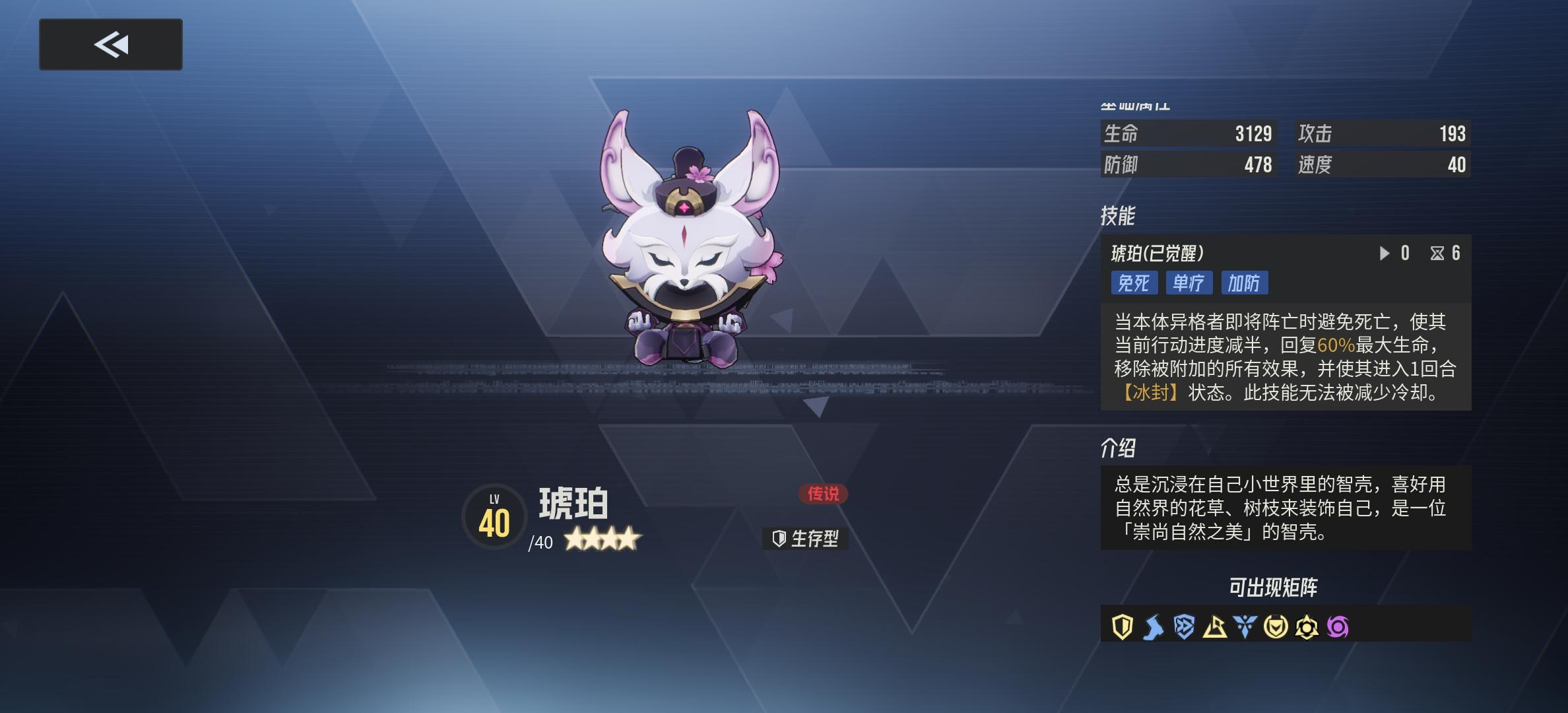
Task: Click the back arrow button top left
Action: (110, 45)
